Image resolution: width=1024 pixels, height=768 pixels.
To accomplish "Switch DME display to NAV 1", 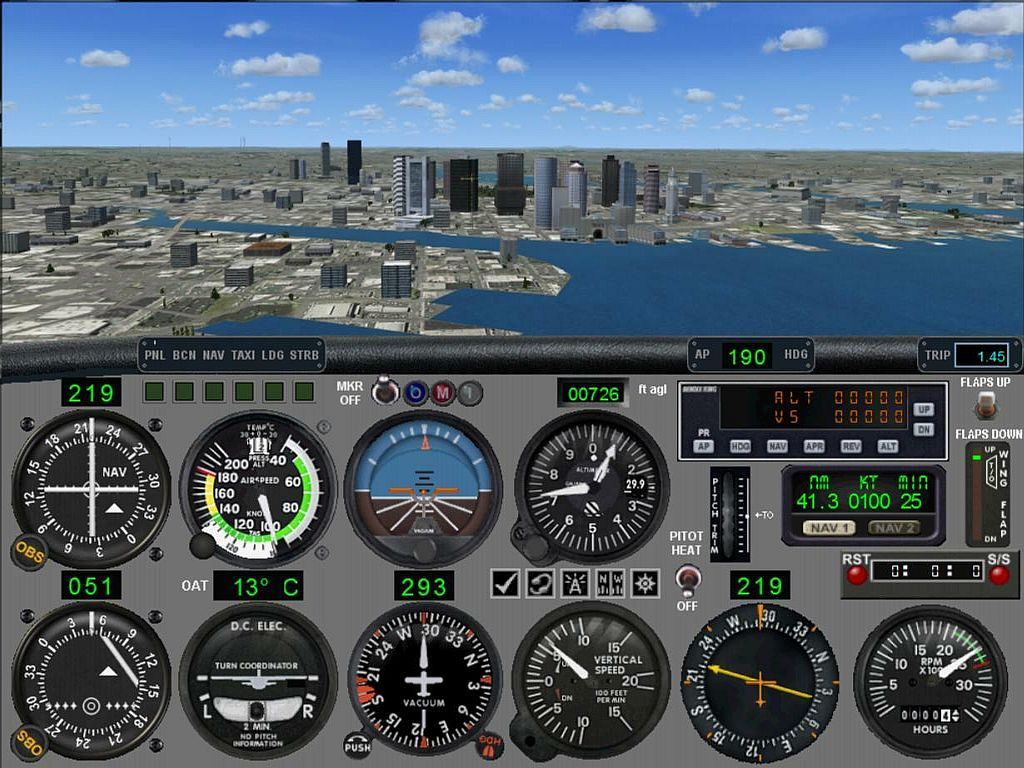I will (x=830, y=528).
